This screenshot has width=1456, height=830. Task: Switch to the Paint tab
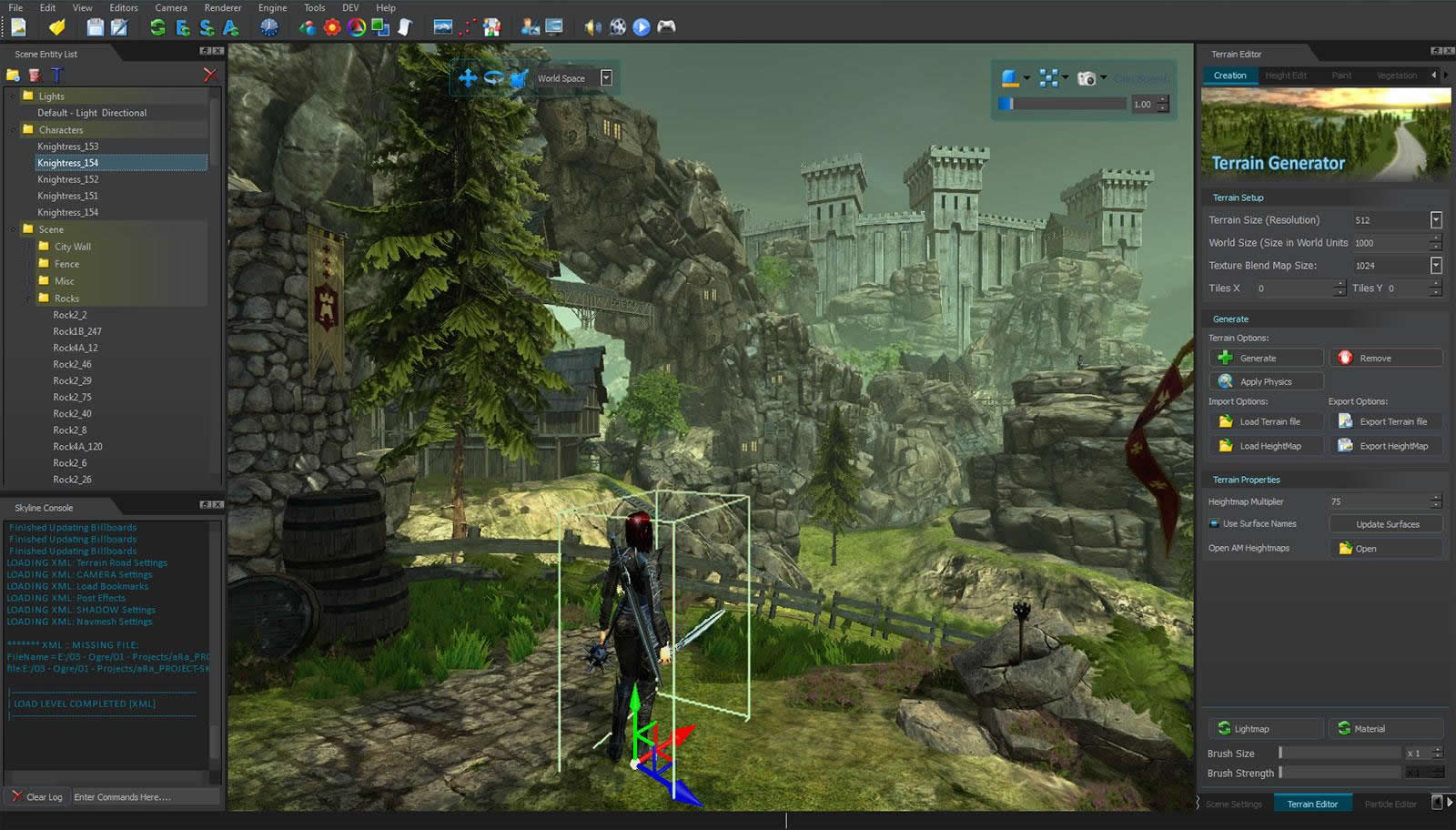[1341, 76]
